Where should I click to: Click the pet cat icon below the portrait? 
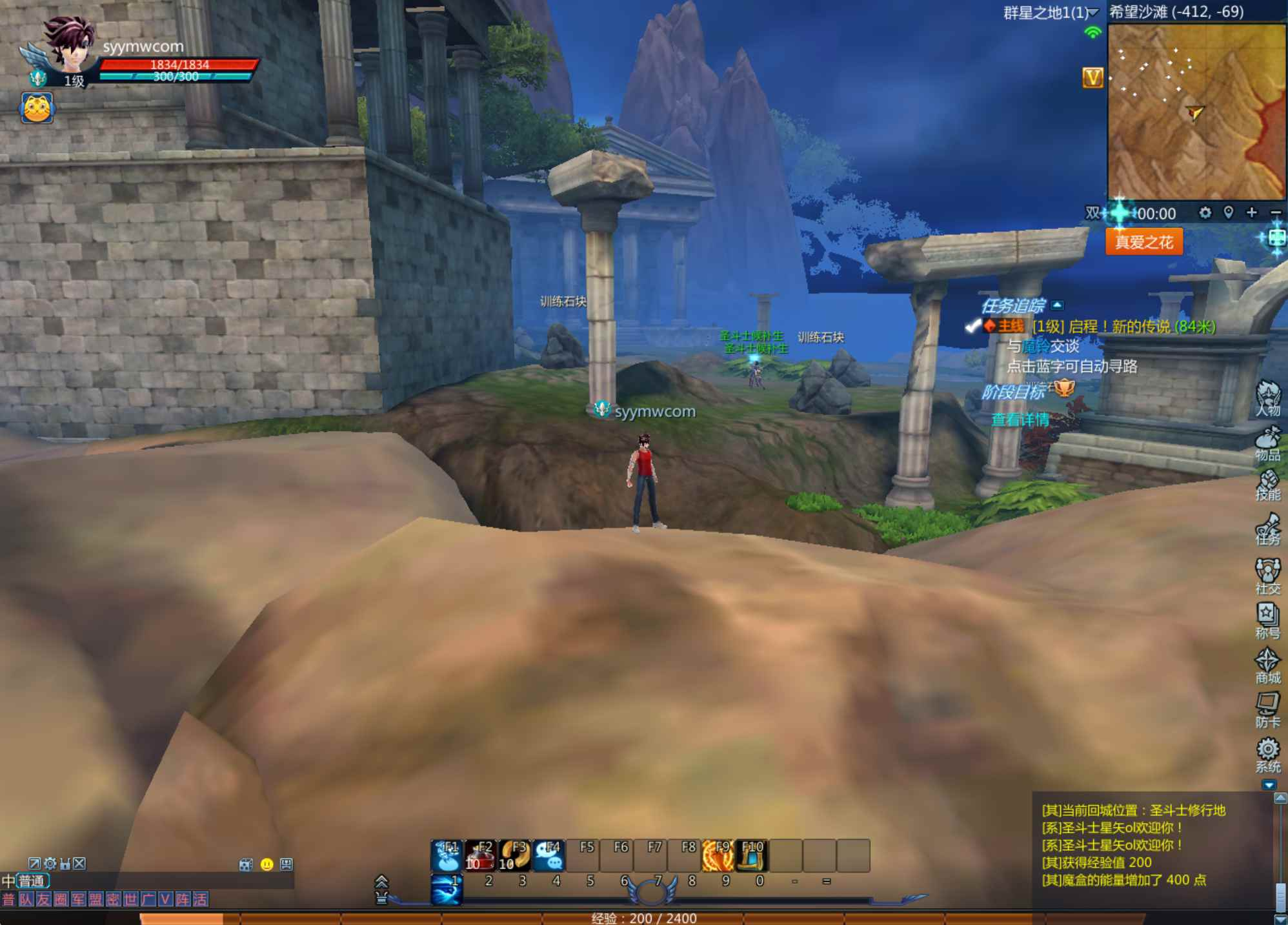[x=39, y=108]
